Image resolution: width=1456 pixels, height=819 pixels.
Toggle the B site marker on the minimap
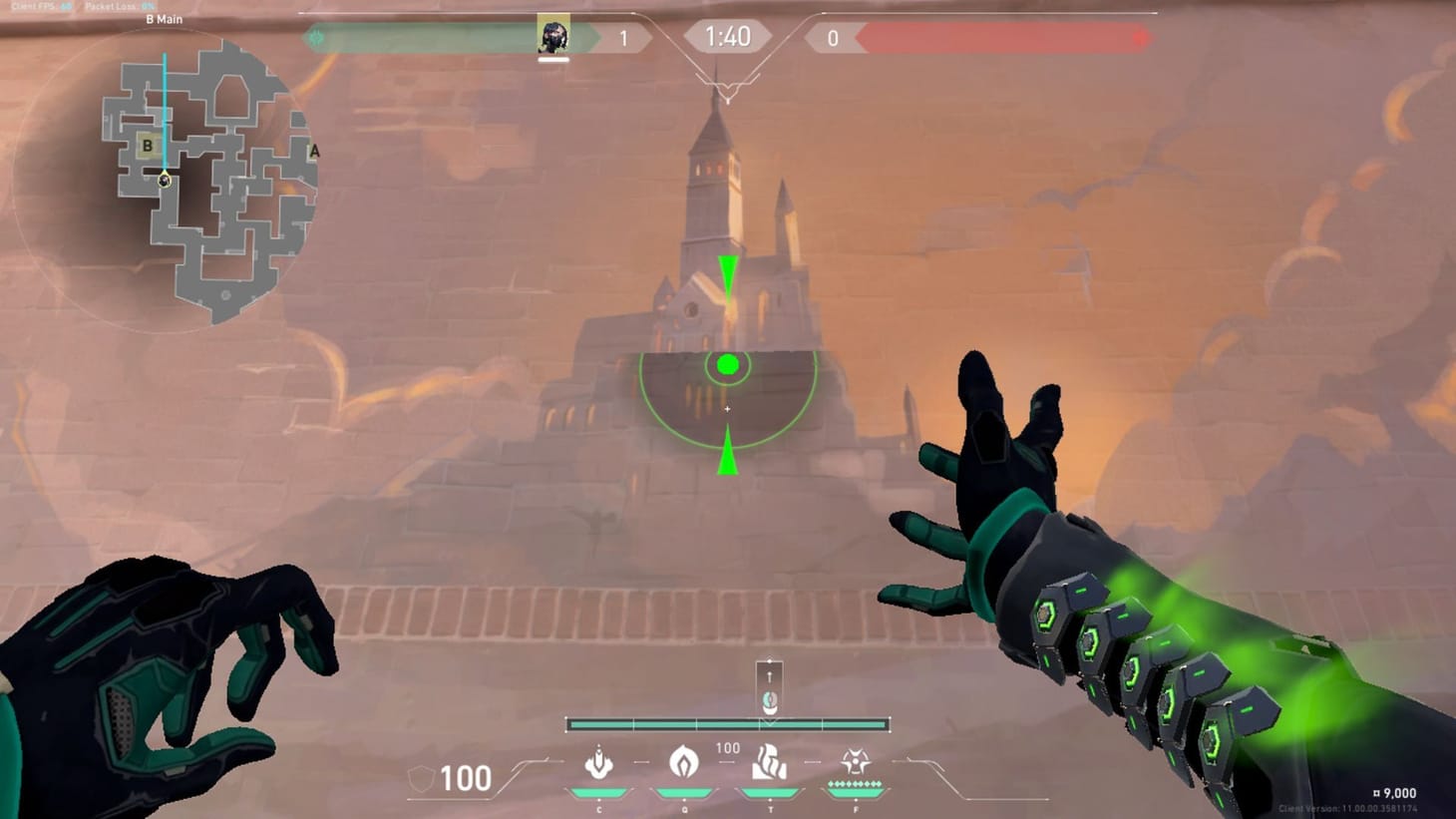point(148,147)
